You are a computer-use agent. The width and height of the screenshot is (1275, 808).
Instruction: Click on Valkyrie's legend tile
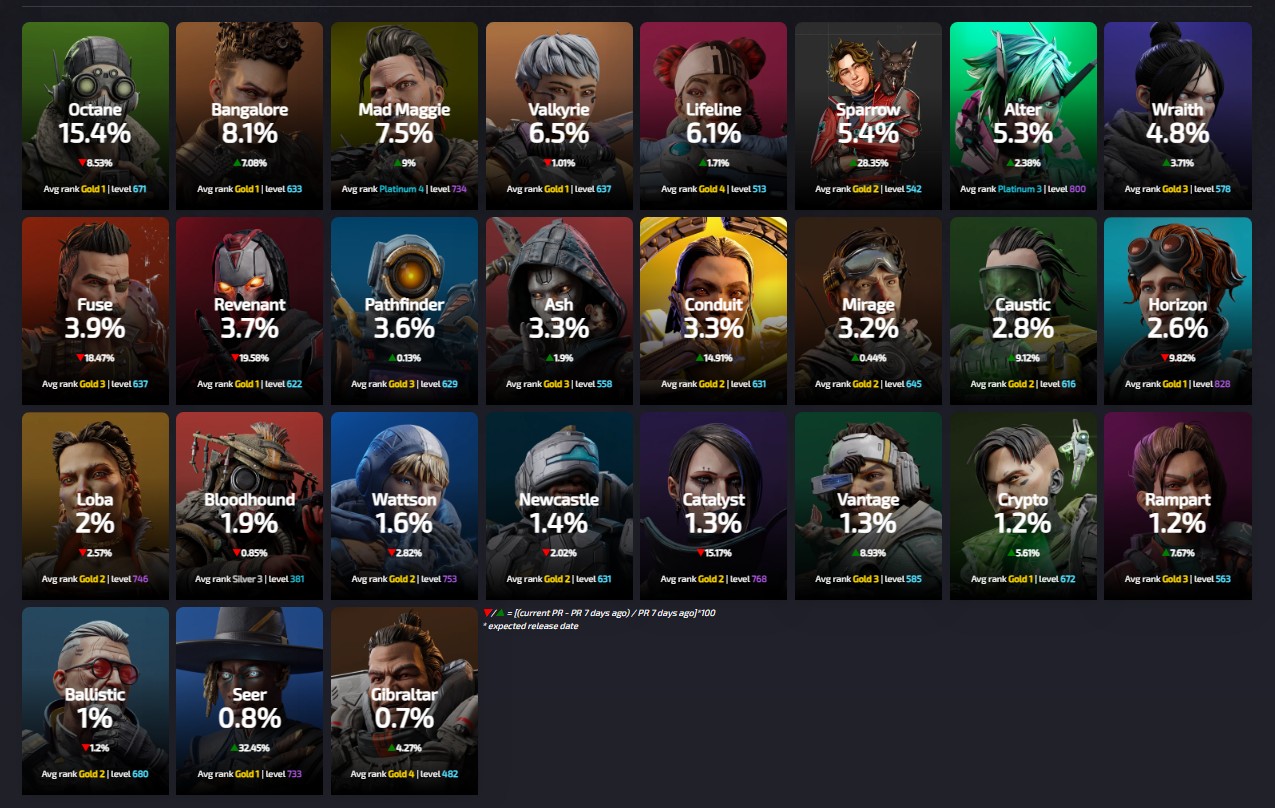point(559,116)
